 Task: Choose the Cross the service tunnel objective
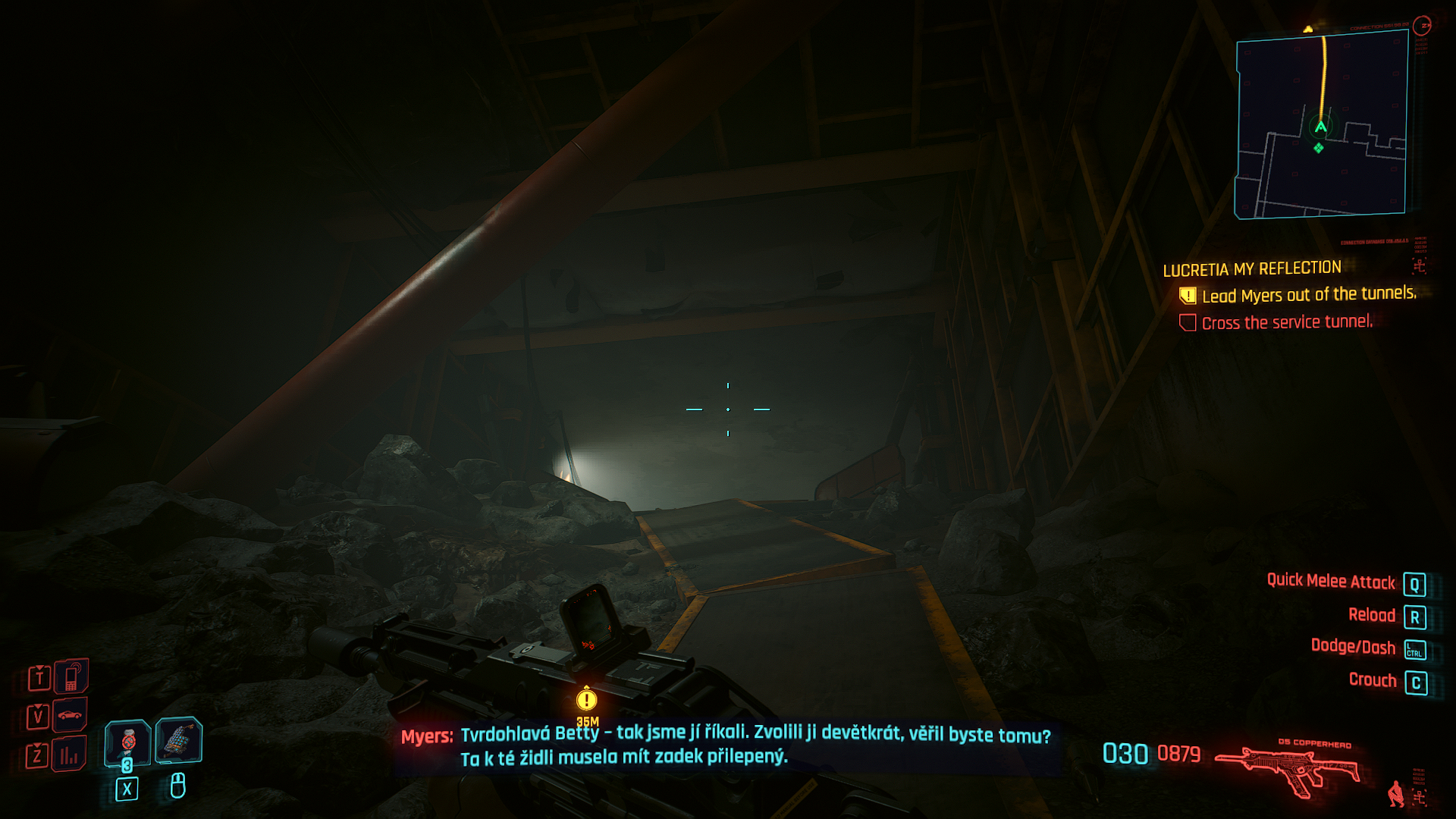(x=1286, y=322)
